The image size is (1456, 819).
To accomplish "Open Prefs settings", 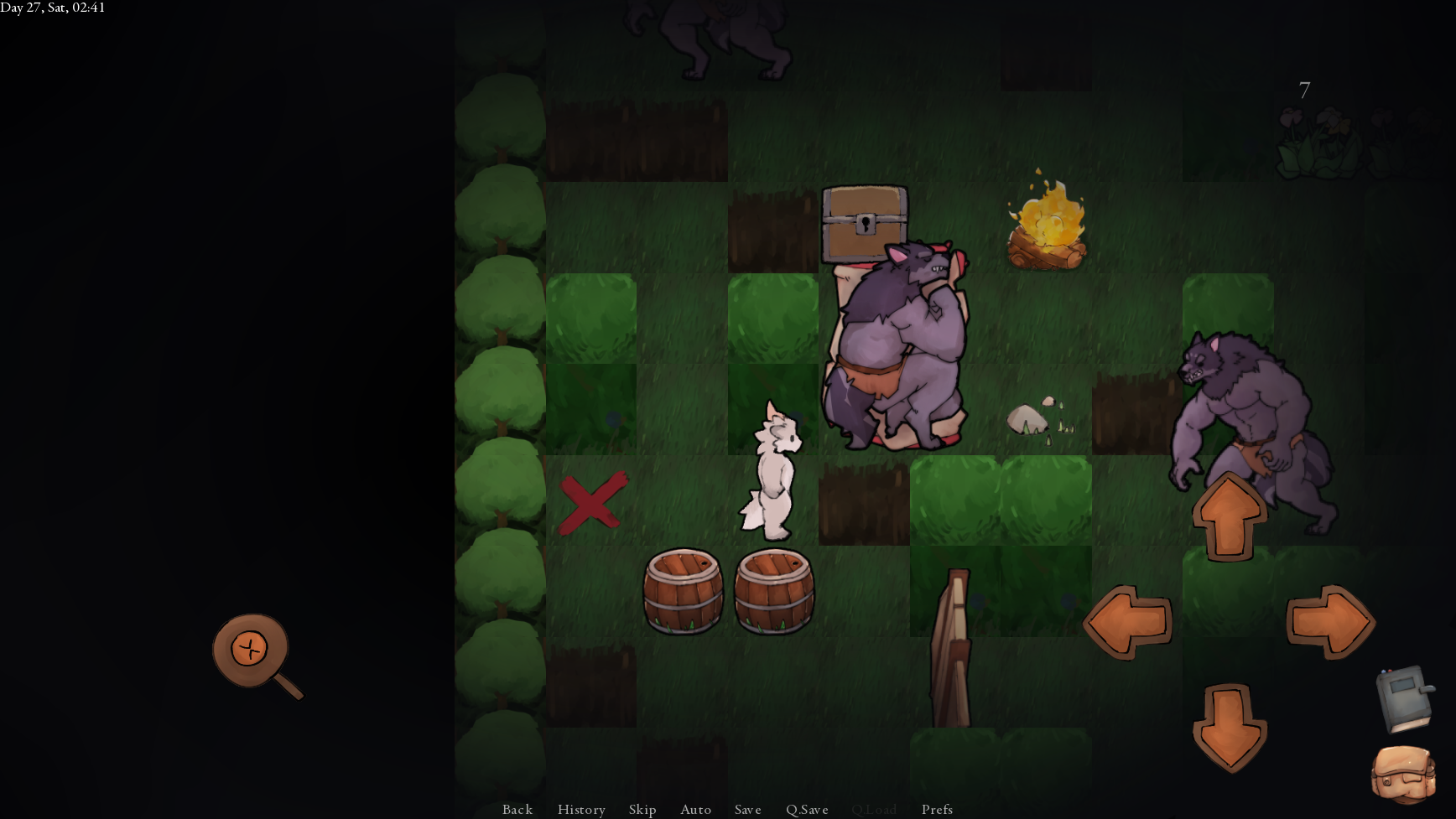I will [937, 809].
